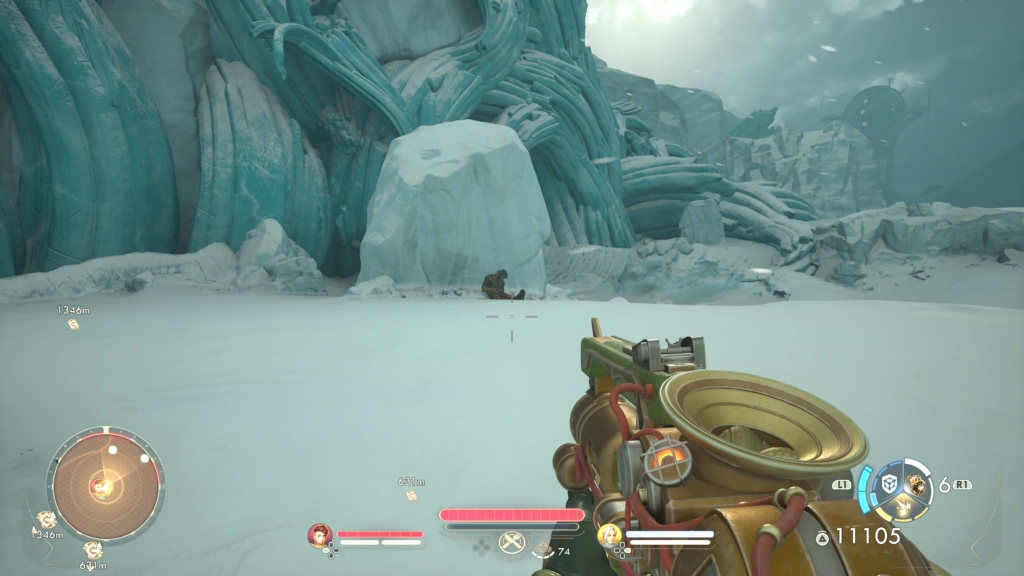The width and height of the screenshot is (1024, 576).
Task: Click the crossed tools icon under health bar
Action: pos(512,543)
